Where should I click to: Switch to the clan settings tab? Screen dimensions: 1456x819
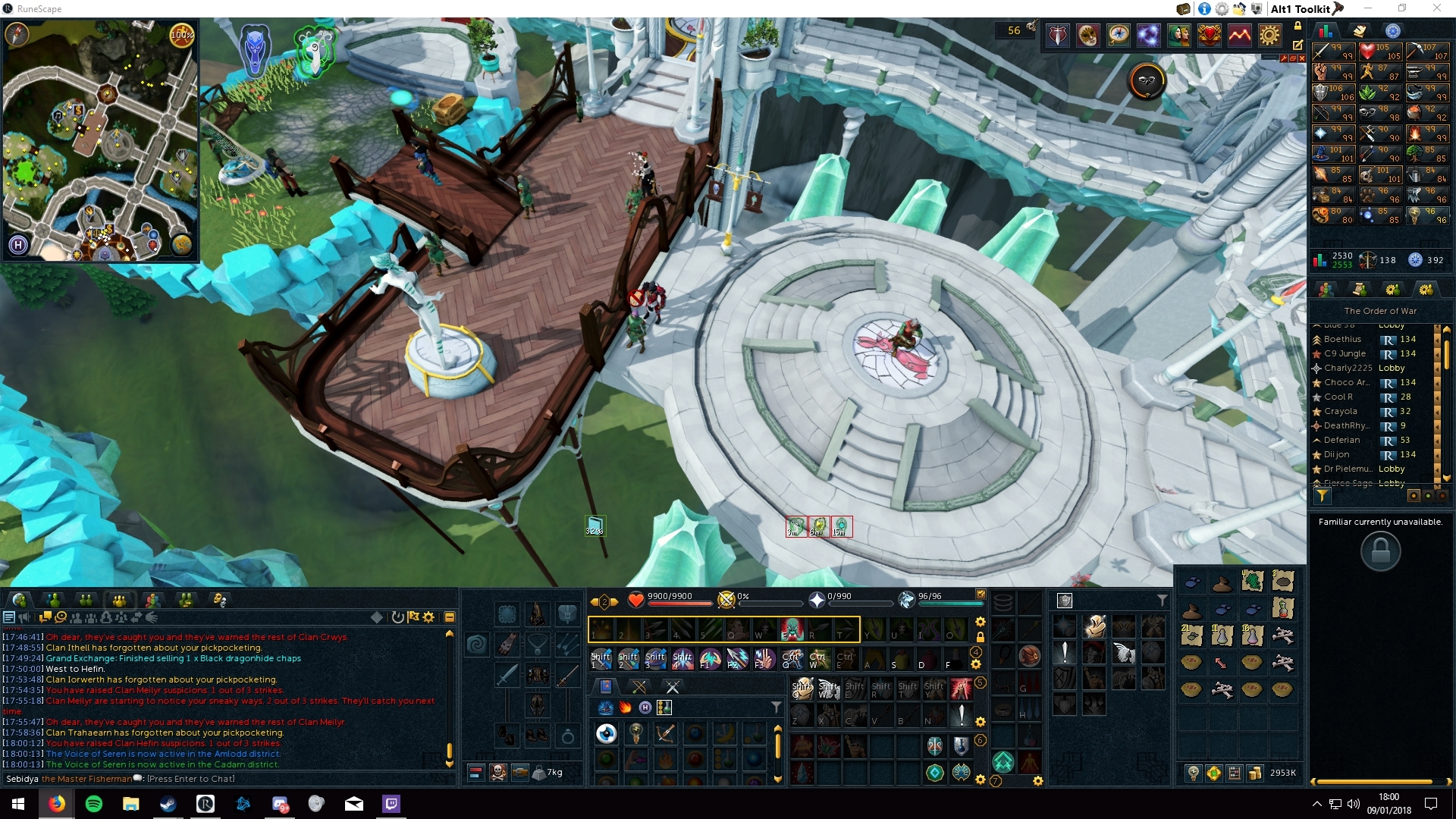tap(1426, 289)
